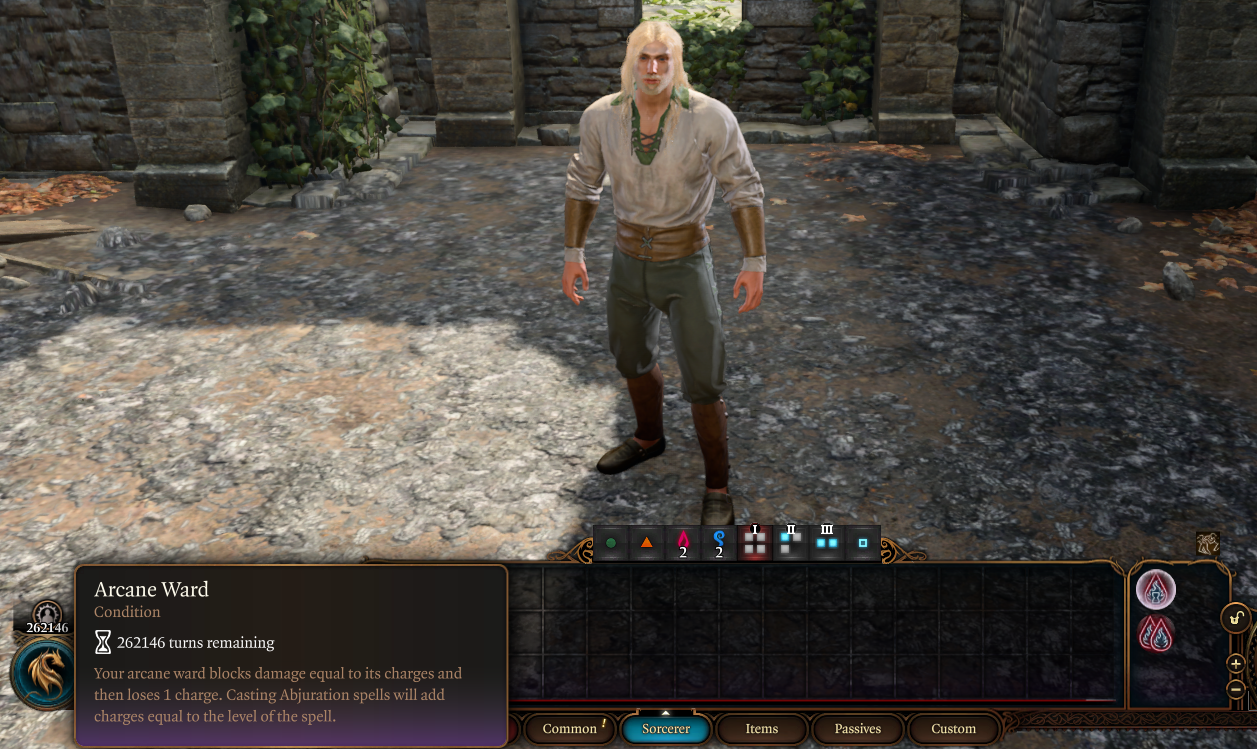Click the single cyan square slot icon
The height and width of the screenshot is (749, 1257).
tap(863, 543)
